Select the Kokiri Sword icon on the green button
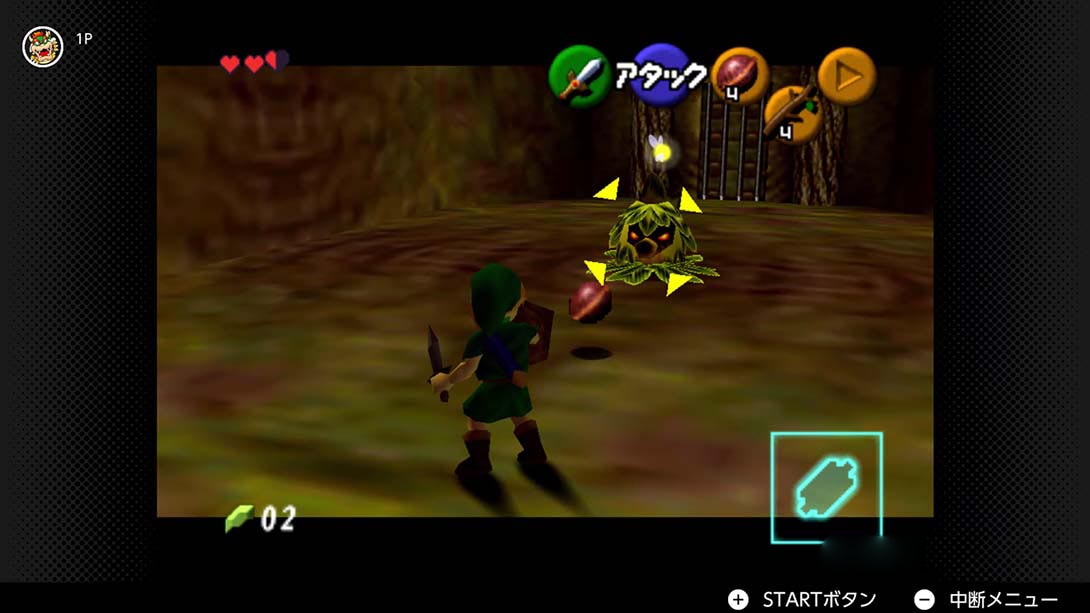The height and width of the screenshot is (613, 1090). click(579, 76)
